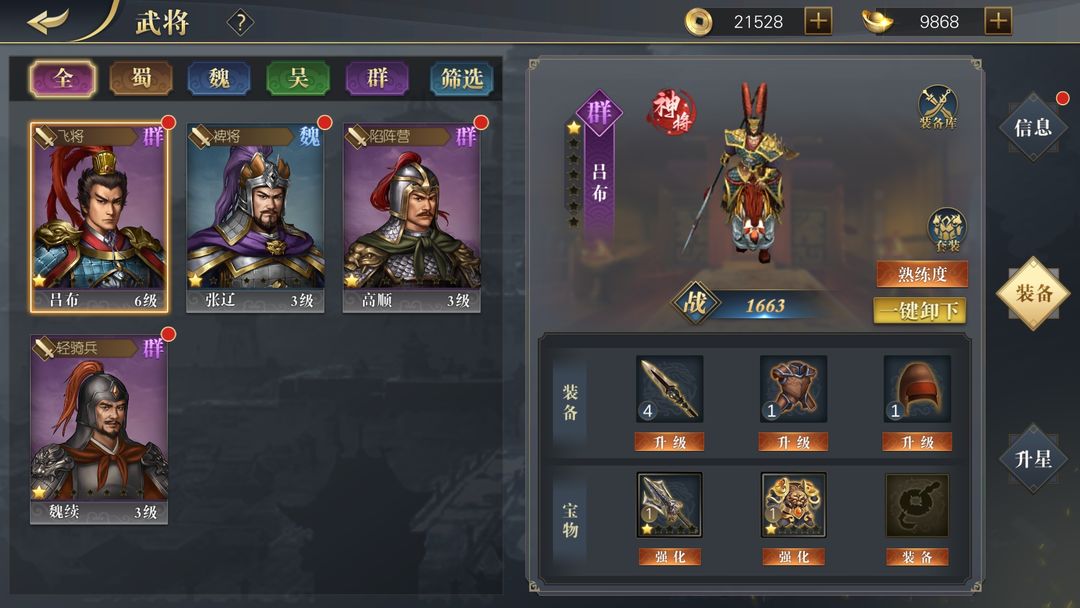Pick the 魏续 general card

tap(99, 429)
